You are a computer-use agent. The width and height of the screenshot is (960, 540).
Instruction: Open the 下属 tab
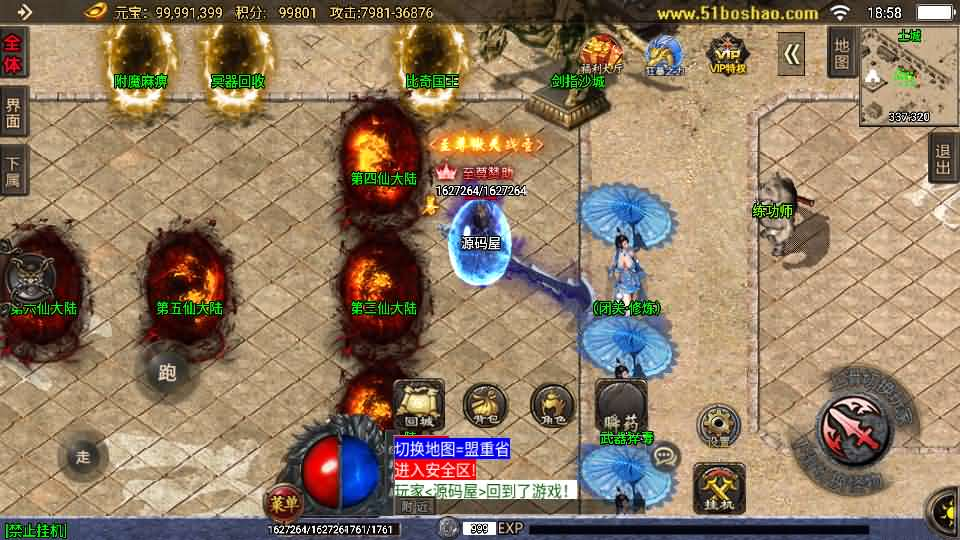13,170
